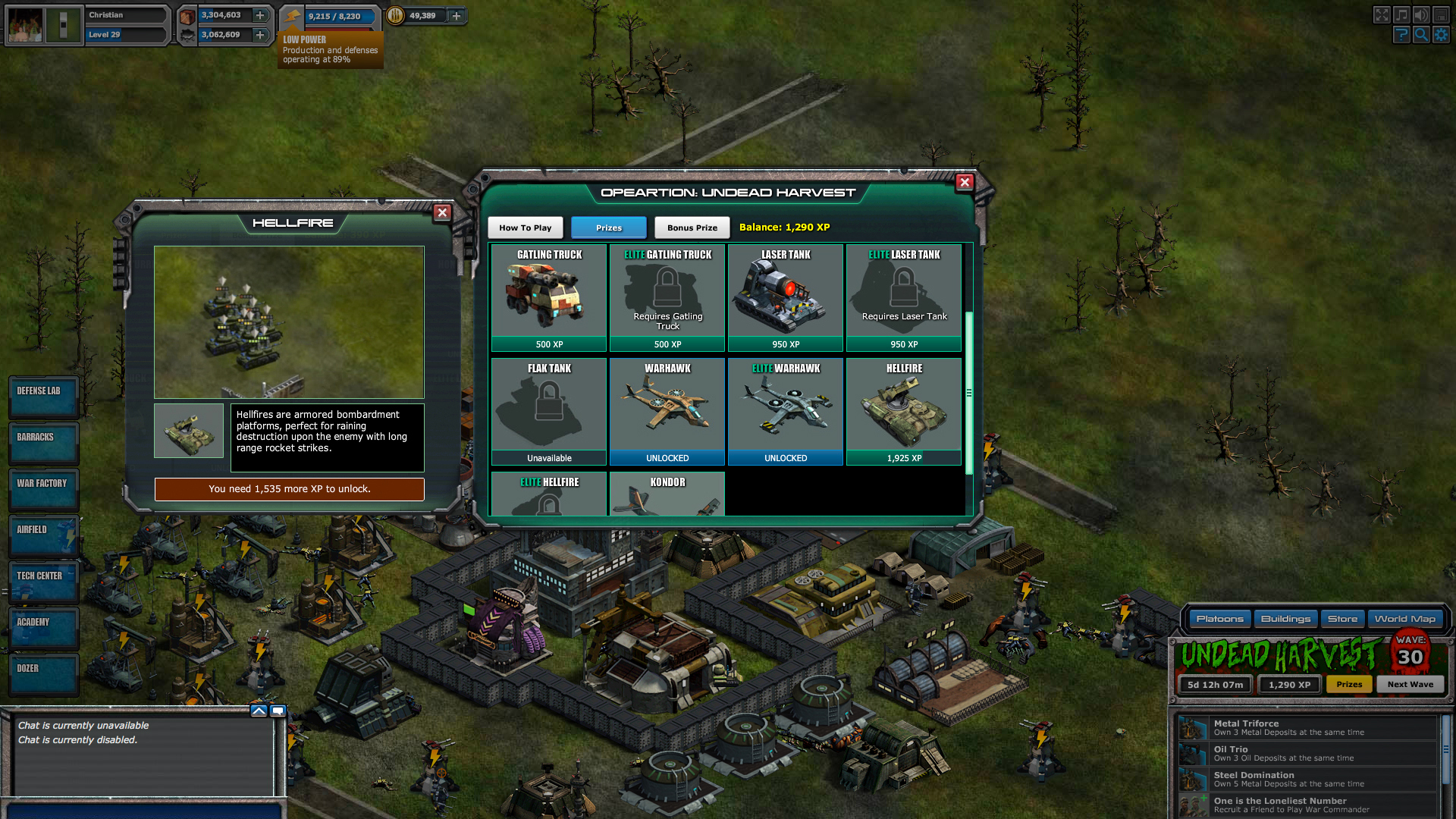Open the Store from the bottom bar
This screenshot has width=1456, height=819.
click(x=1342, y=619)
